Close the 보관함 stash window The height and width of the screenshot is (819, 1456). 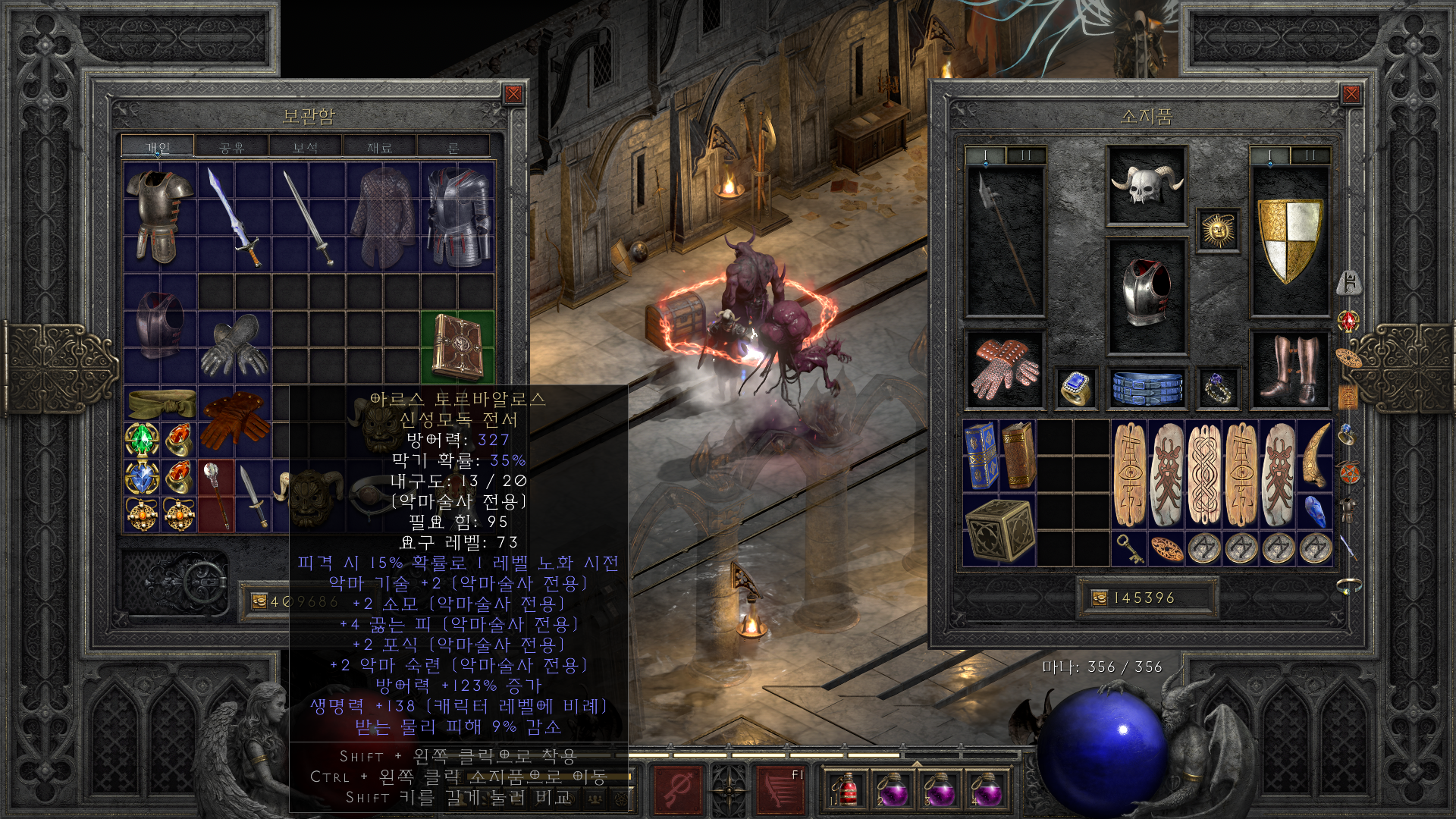pyautogui.click(x=513, y=94)
